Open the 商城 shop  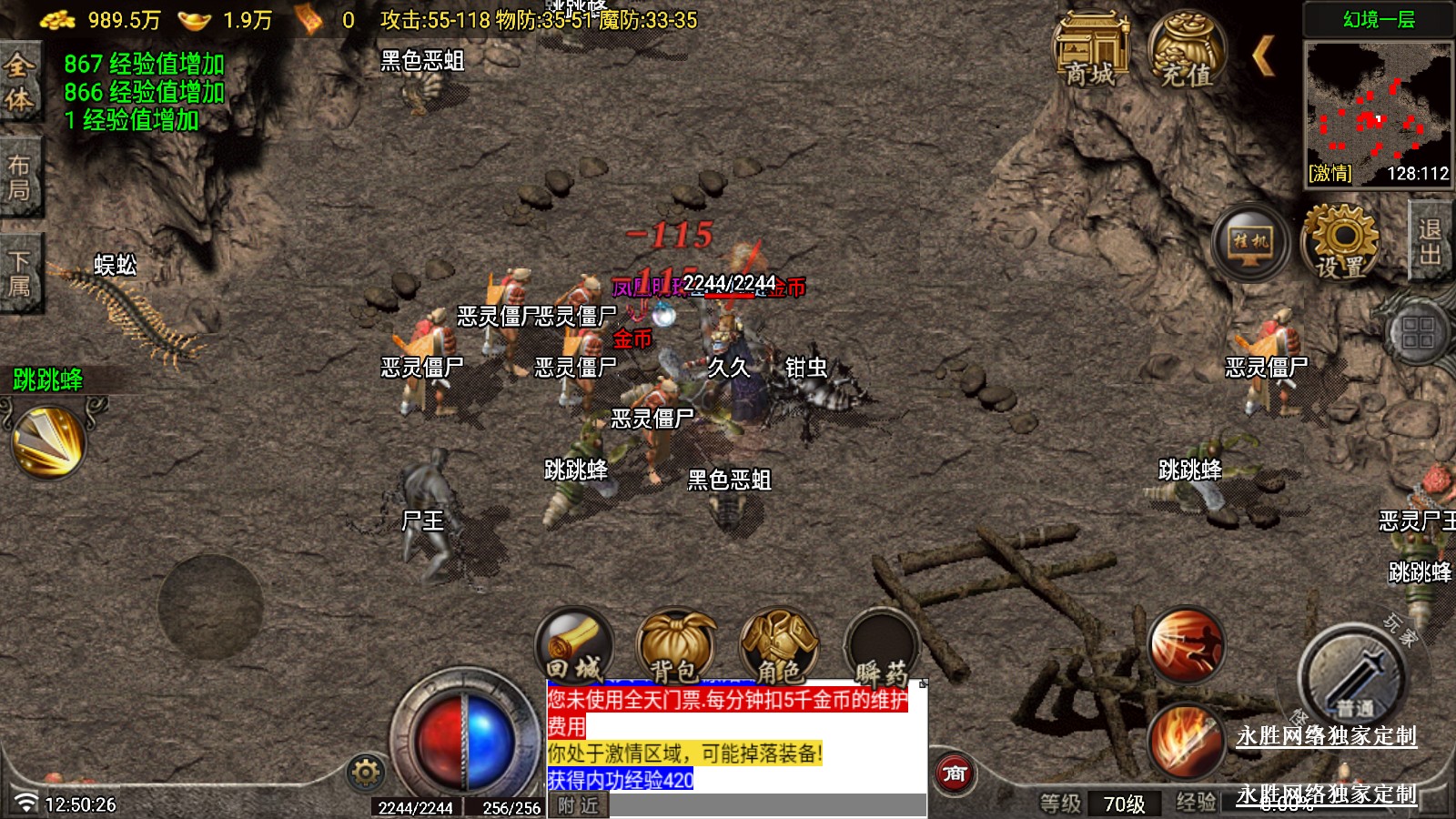1090,50
